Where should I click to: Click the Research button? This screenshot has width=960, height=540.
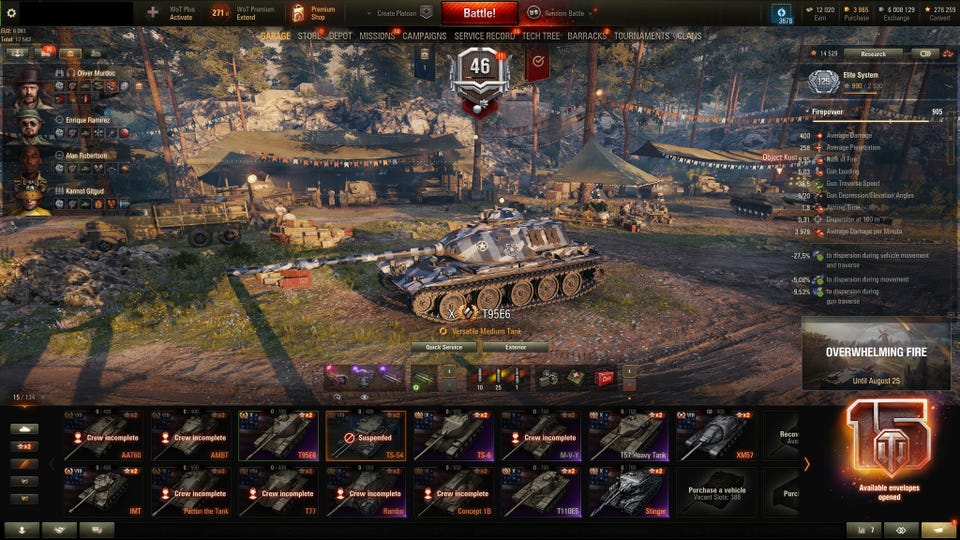pos(872,54)
